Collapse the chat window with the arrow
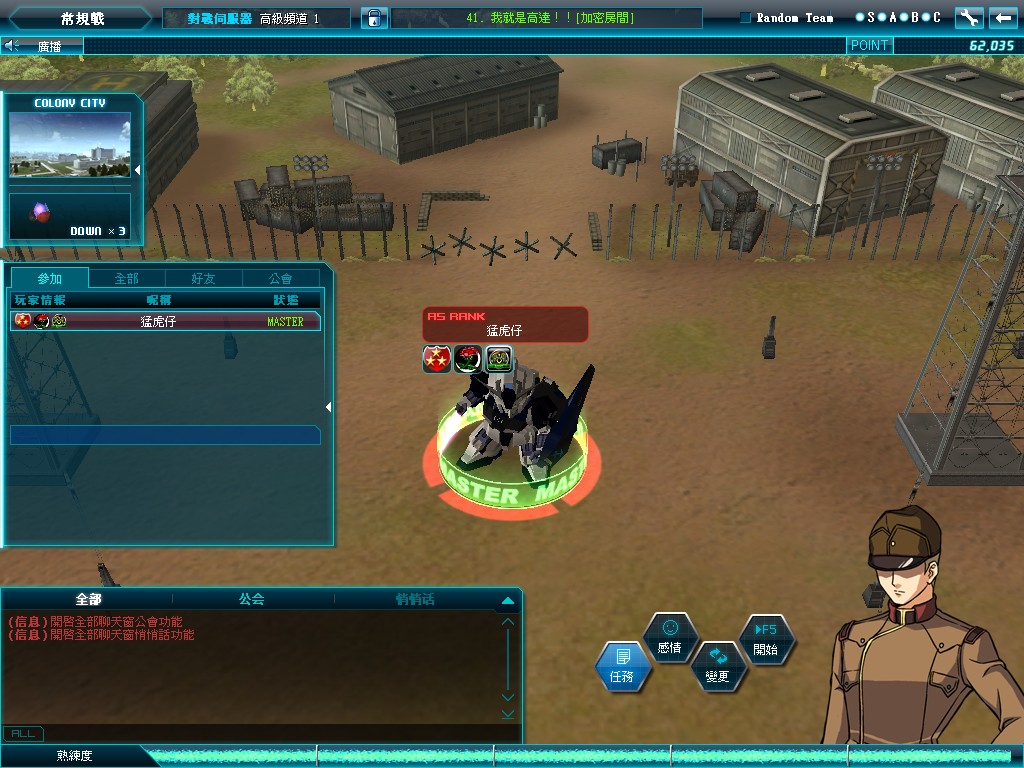The height and width of the screenshot is (768, 1024). (x=507, y=600)
